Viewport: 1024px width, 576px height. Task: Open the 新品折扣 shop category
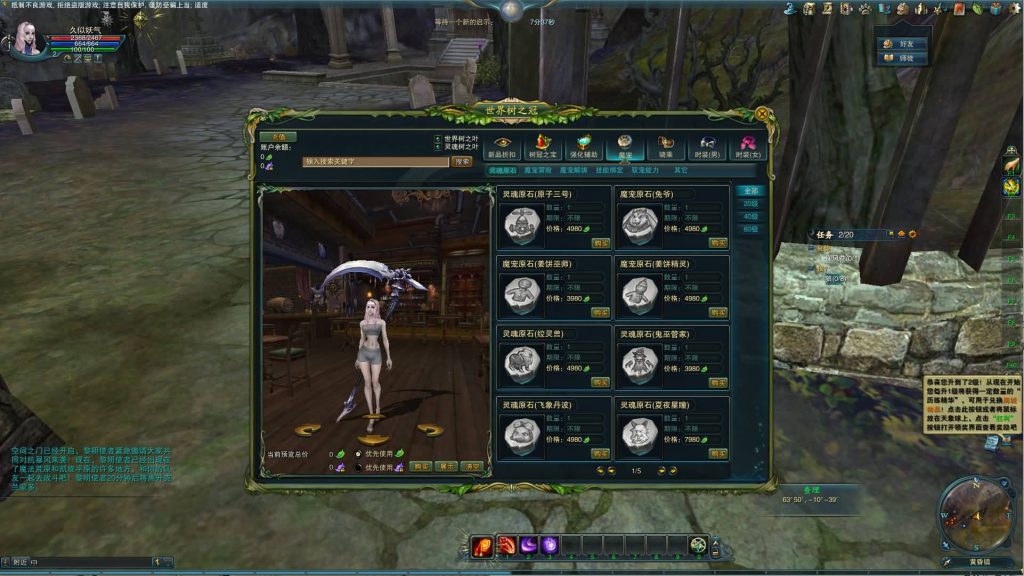(502, 148)
